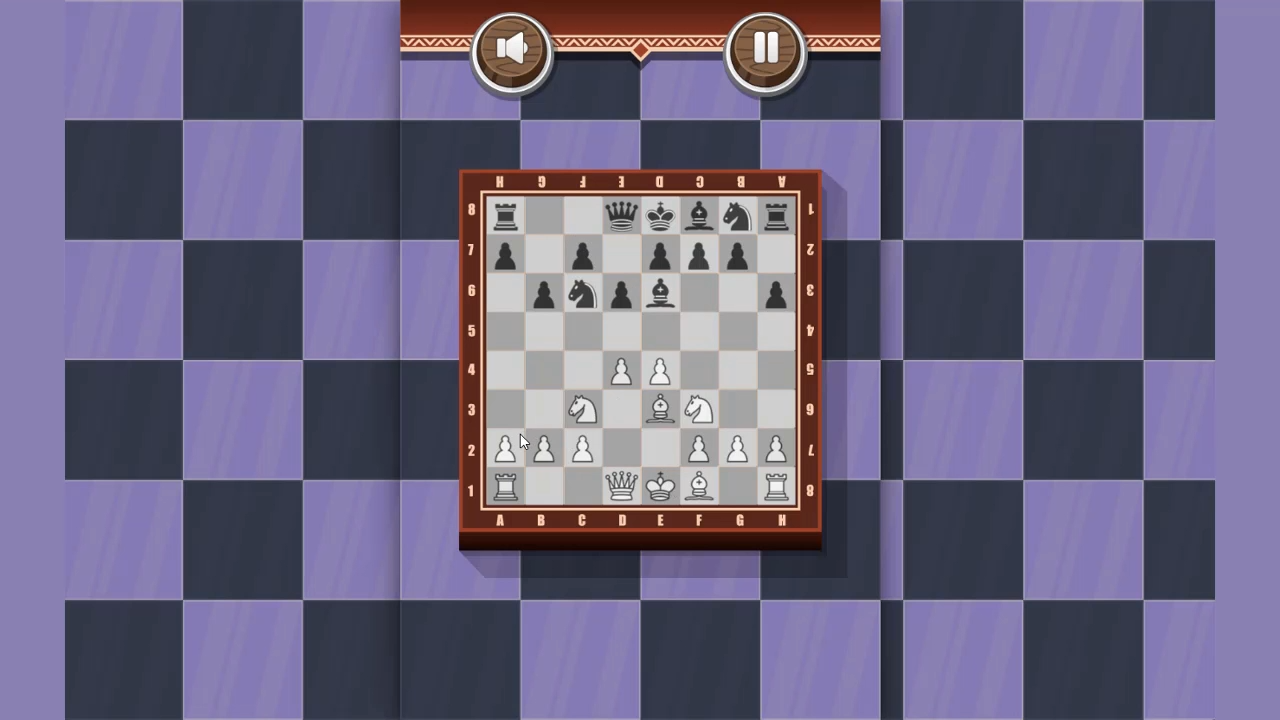Select the white pawn on e4

660,370
